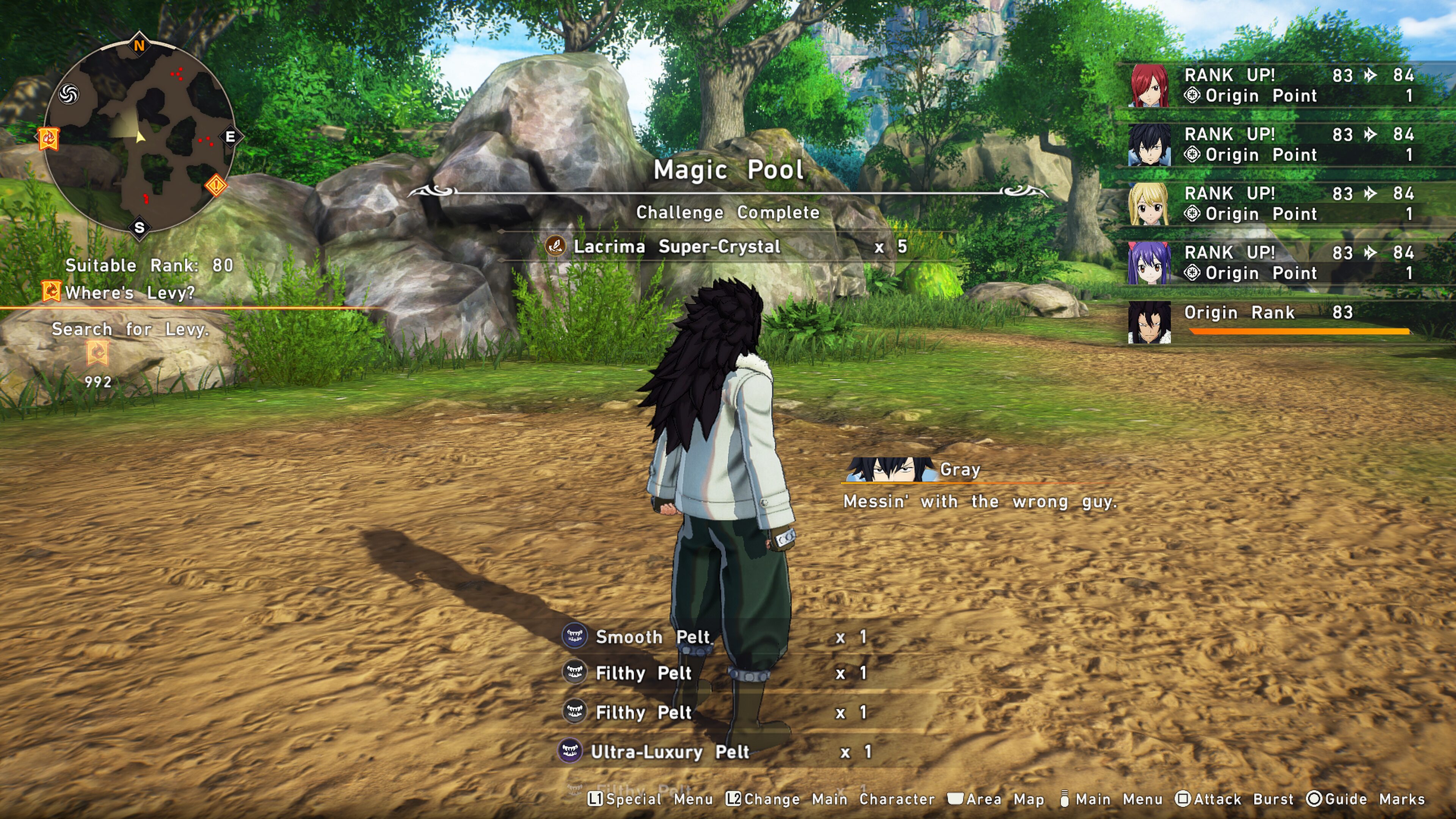This screenshot has height=819, width=1456.
Task: Select Wendy's blue-haired party portrait
Action: (x=1149, y=263)
